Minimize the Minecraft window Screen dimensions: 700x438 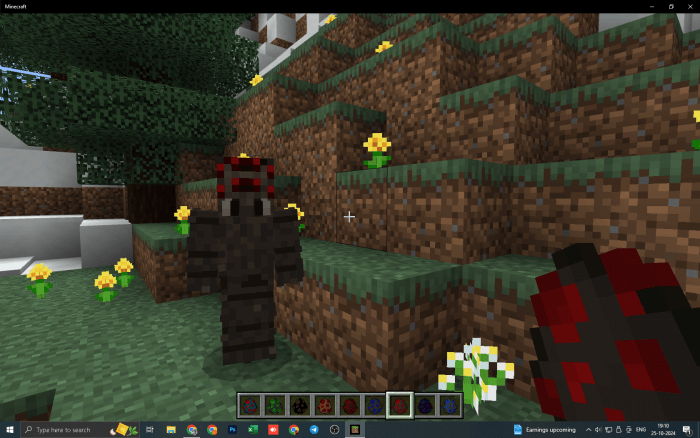[650, 6]
